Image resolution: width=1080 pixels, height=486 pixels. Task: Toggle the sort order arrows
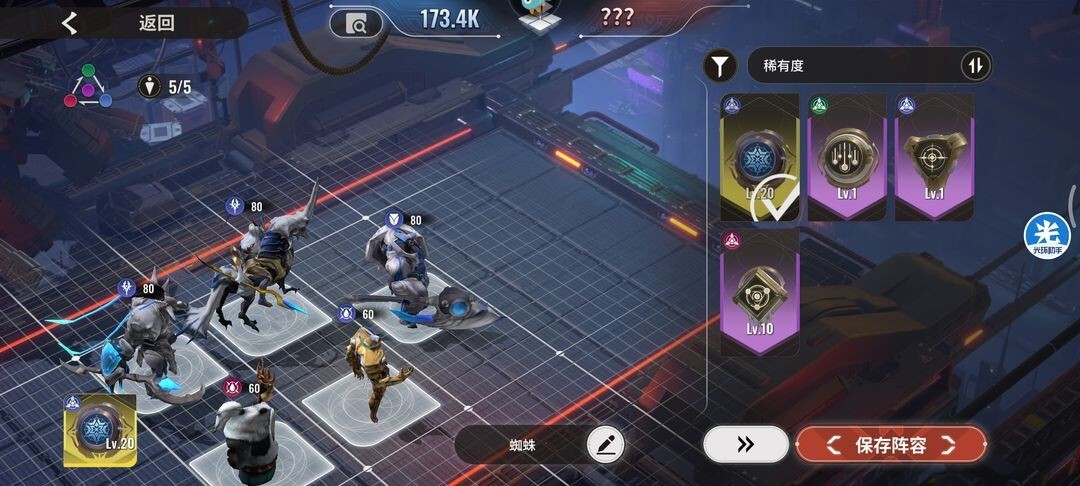(975, 67)
